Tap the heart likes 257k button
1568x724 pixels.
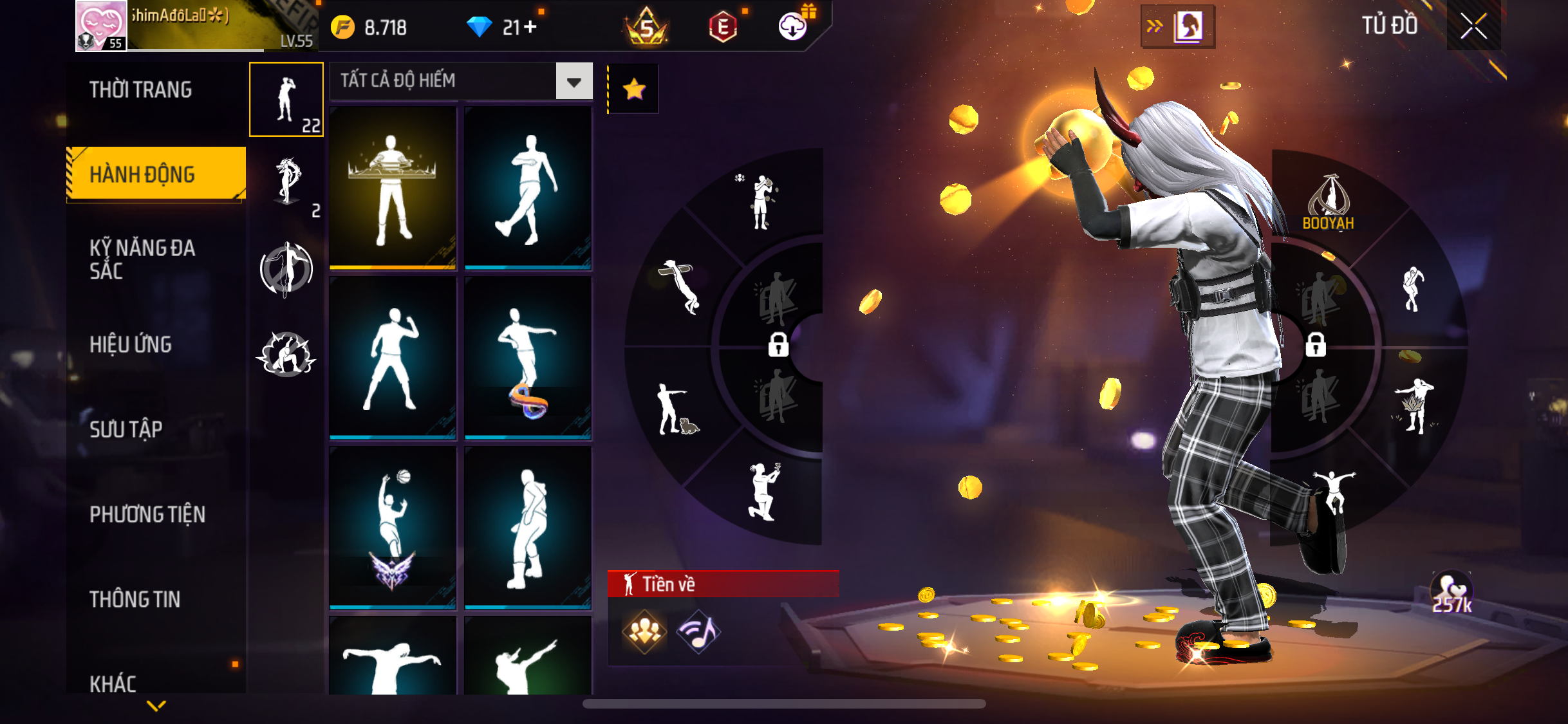[1452, 593]
